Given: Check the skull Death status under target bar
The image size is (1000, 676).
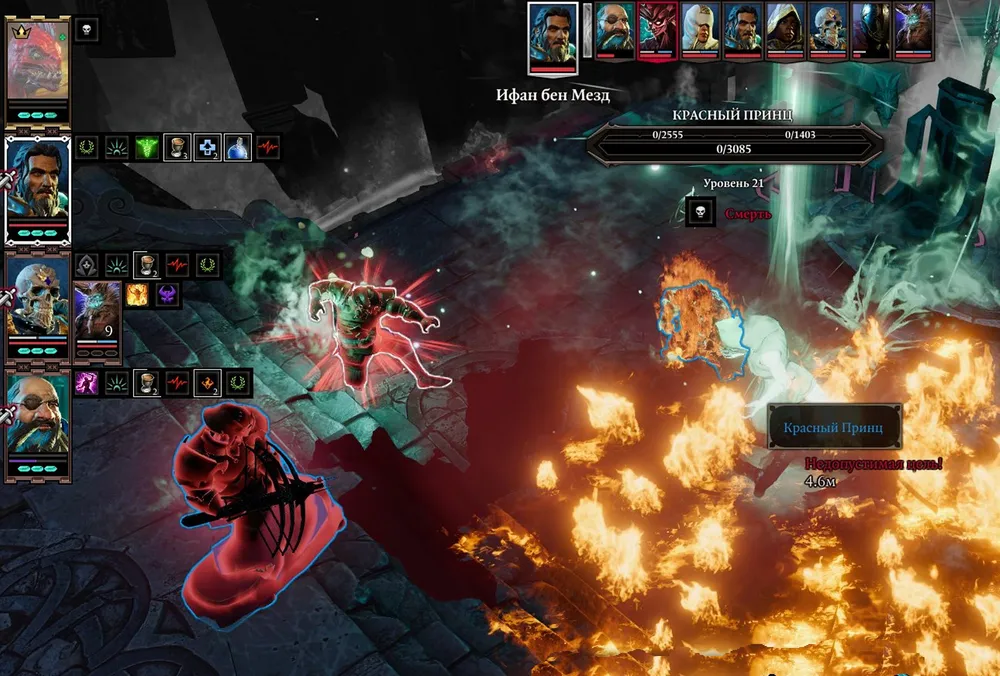Looking at the screenshot, I should point(700,212).
